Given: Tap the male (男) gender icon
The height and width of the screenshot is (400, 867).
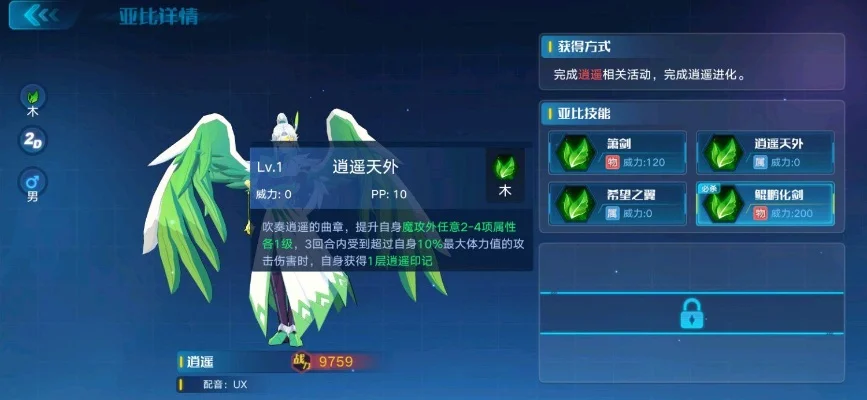Looking at the screenshot, I should point(33,183).
